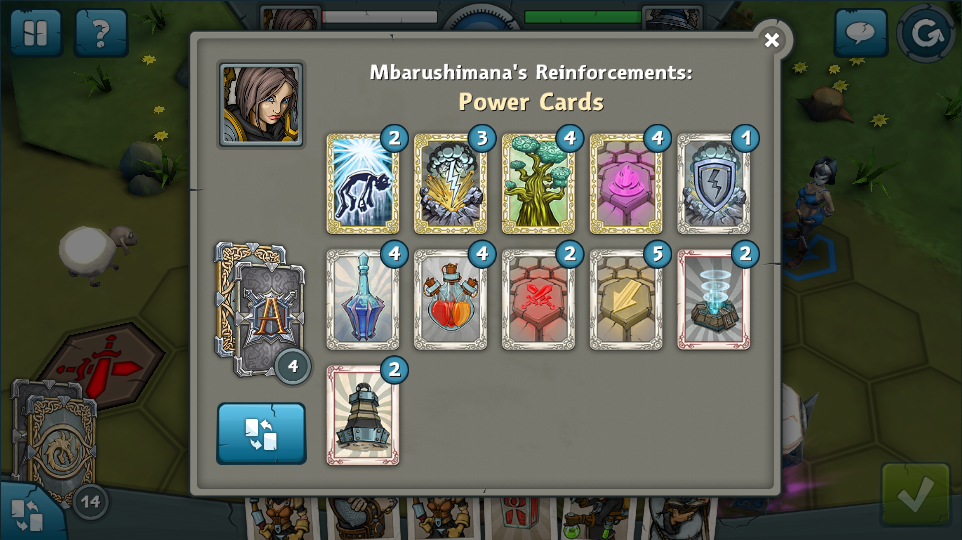Select the yellow arrow hex card
Screen dimensions: 962x540
[x=625, y=300]
